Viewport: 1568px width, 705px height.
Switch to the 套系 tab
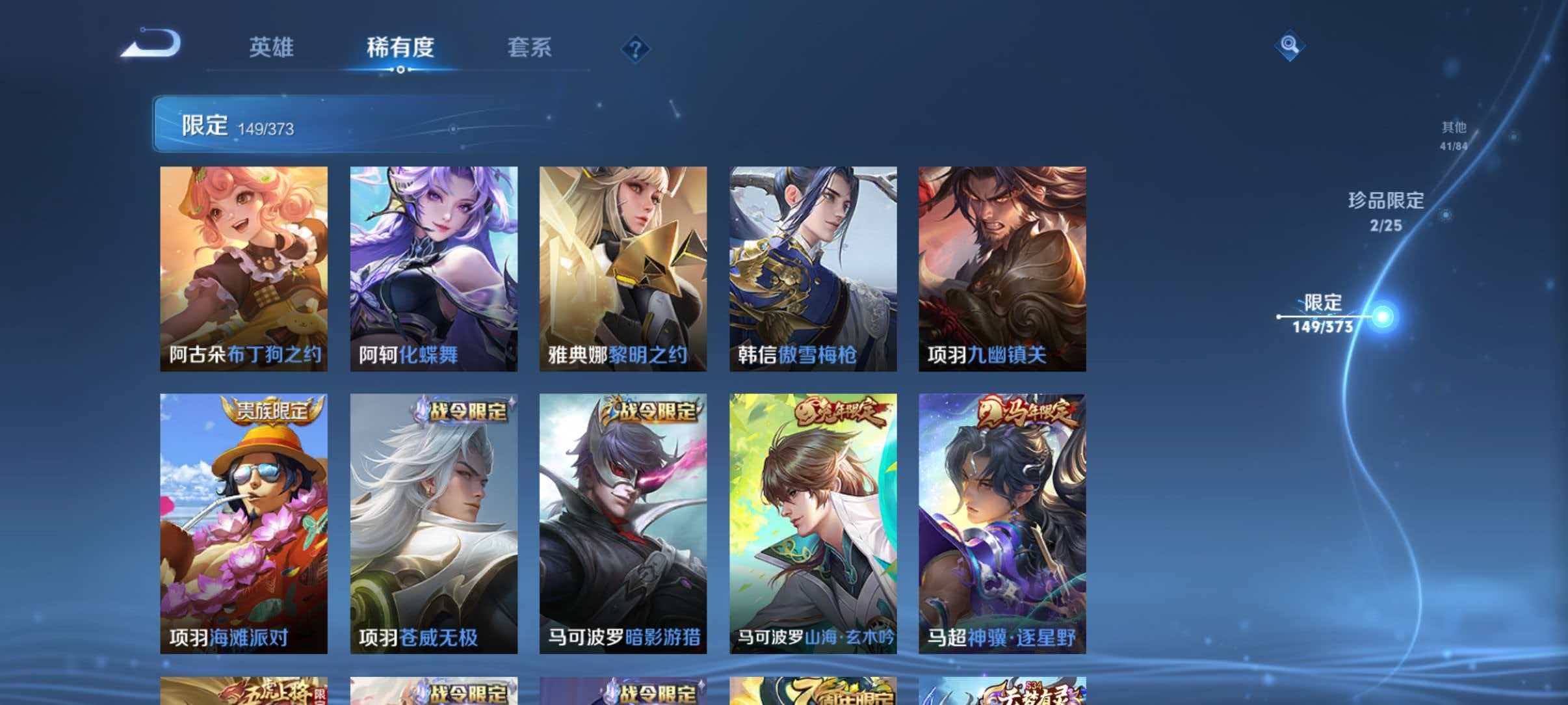[530, 47]
